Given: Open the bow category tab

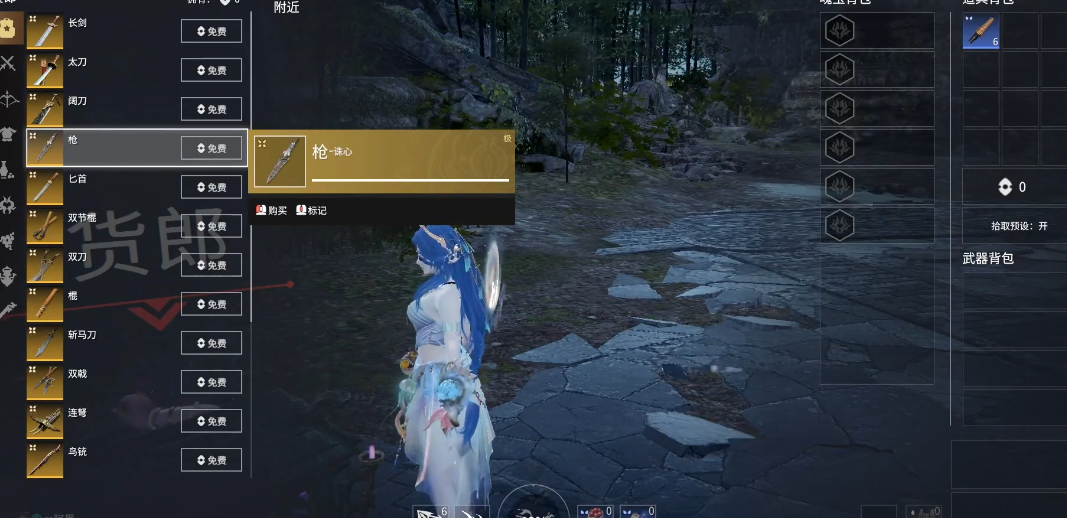Looking at the screenshot, I should [x=9, y=99].
